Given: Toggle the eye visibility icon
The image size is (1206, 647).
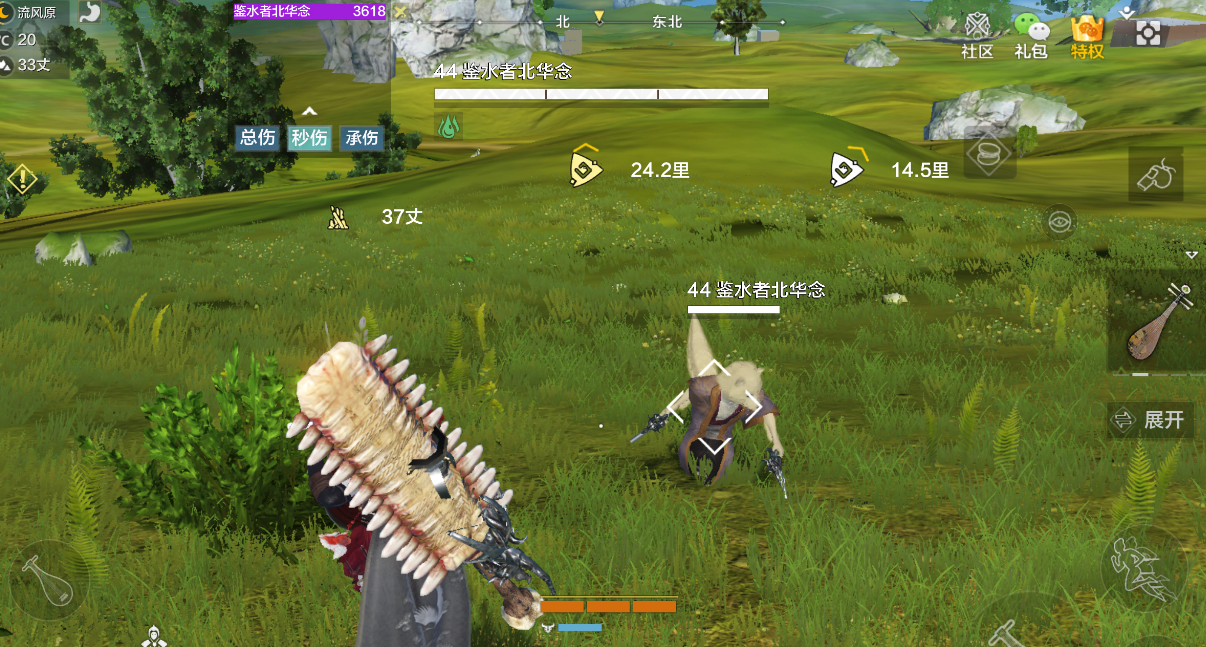Looking at the screenshot, I should pyautogui.click(x=1059, y=221).
